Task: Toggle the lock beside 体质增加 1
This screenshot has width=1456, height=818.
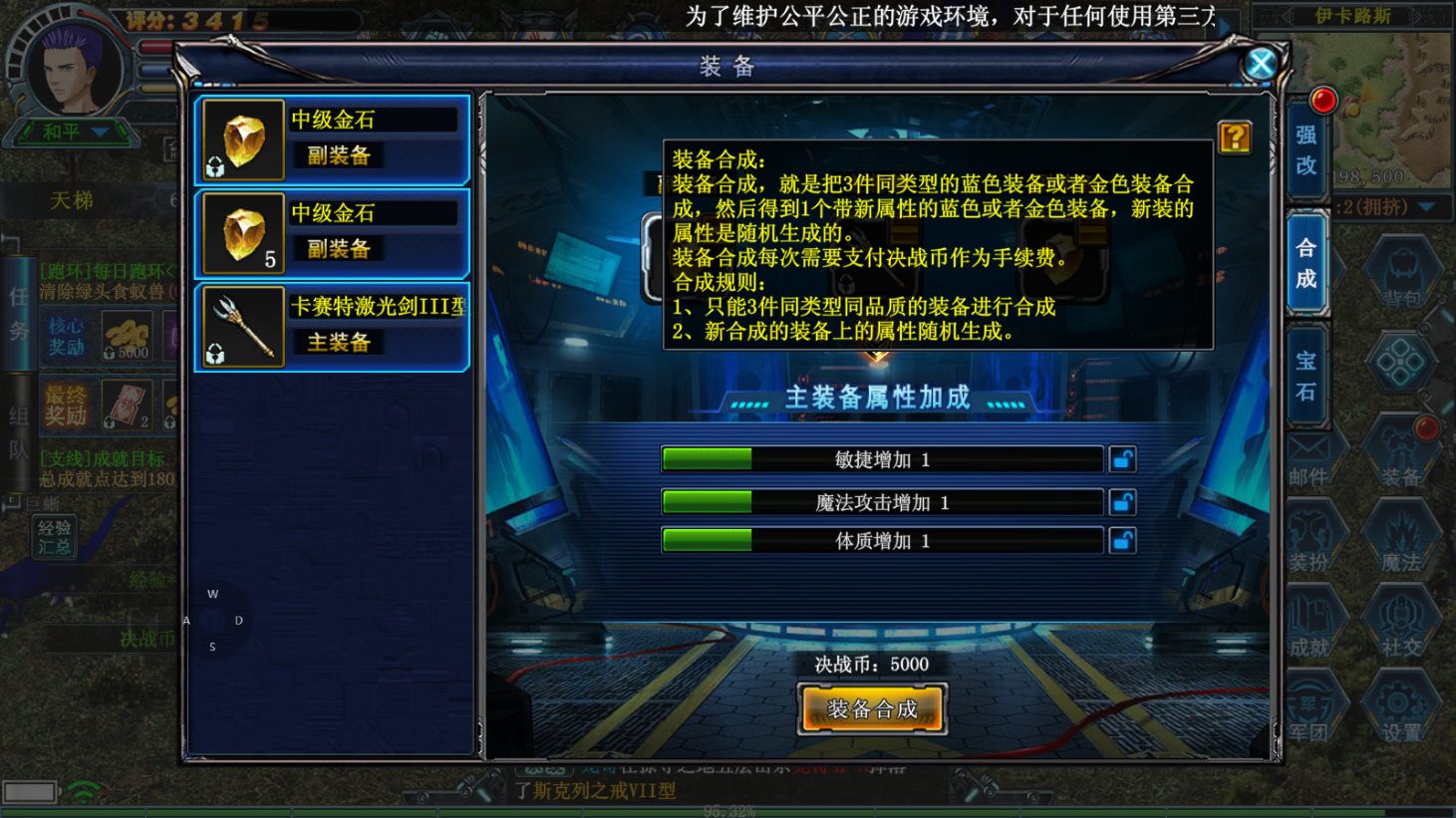Action: point(1121,540)
